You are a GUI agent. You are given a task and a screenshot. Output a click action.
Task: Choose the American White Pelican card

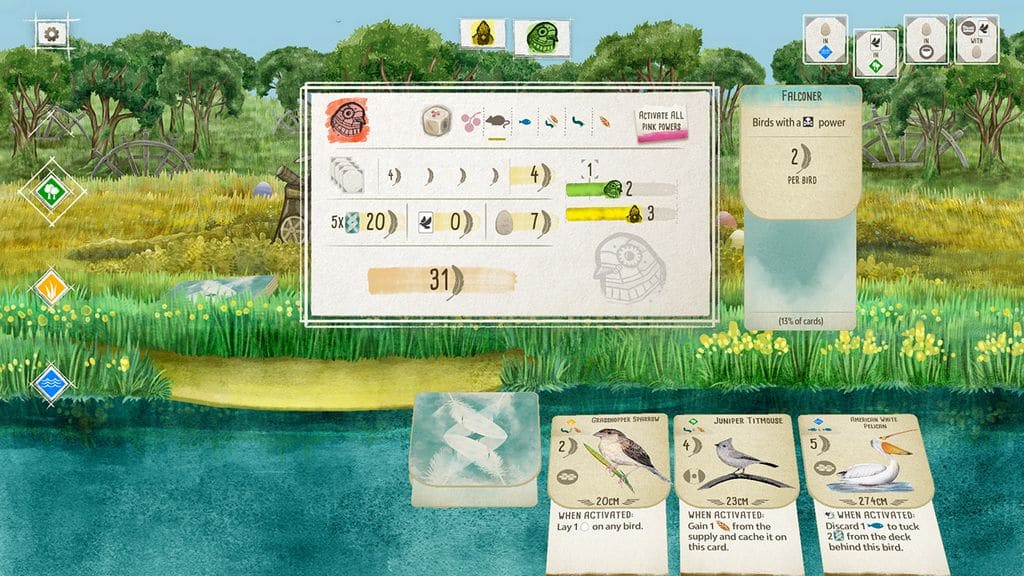[x=864, y=493]
